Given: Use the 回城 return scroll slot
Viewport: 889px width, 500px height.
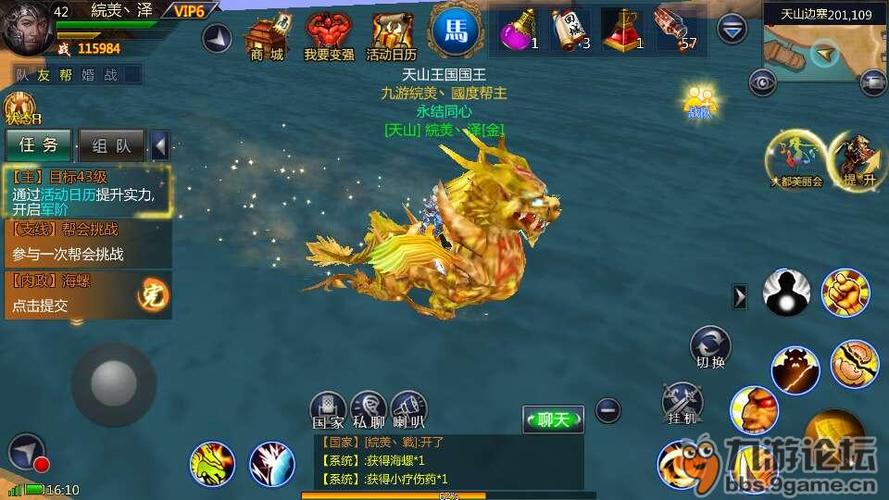Looking at the screenshot, I should point(569,29).
